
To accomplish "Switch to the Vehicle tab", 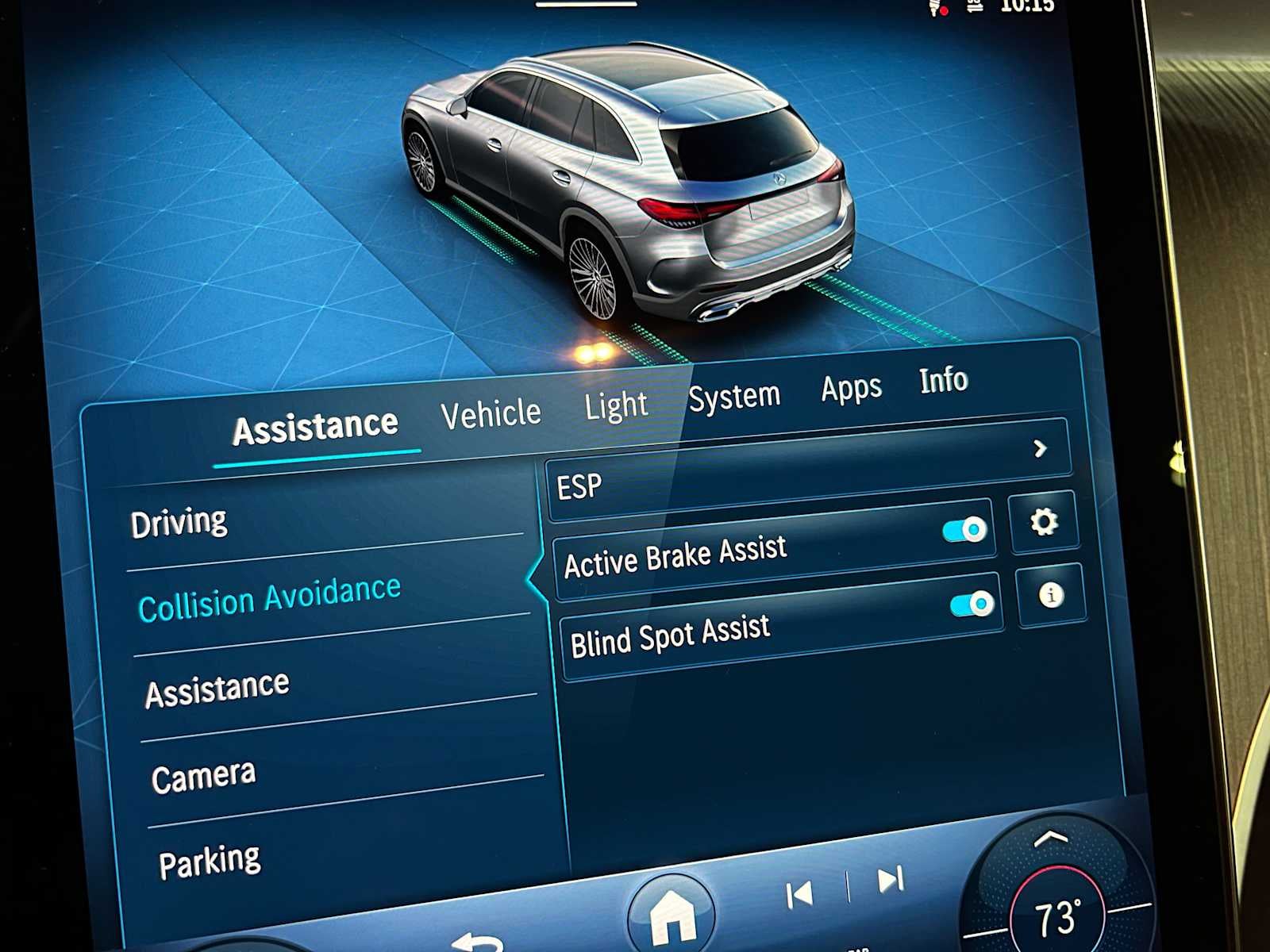I will coord(492,412).
